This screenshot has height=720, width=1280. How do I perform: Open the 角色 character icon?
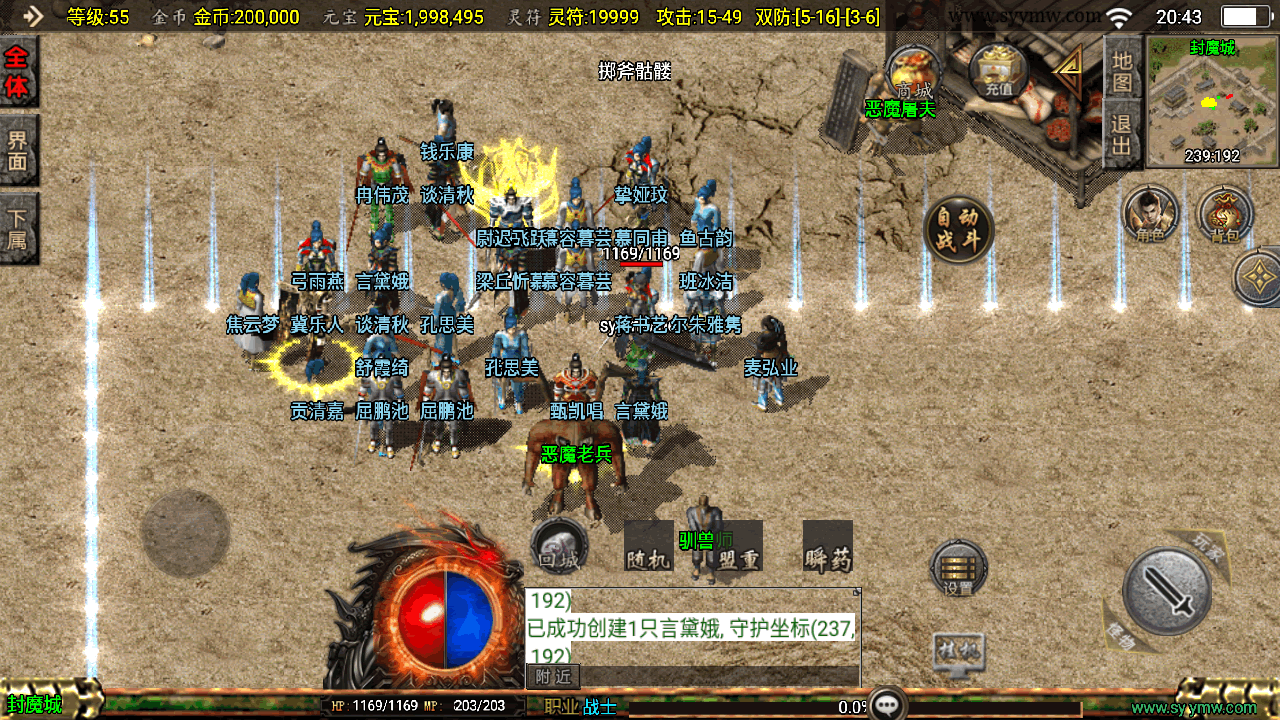click(1150, 213)
